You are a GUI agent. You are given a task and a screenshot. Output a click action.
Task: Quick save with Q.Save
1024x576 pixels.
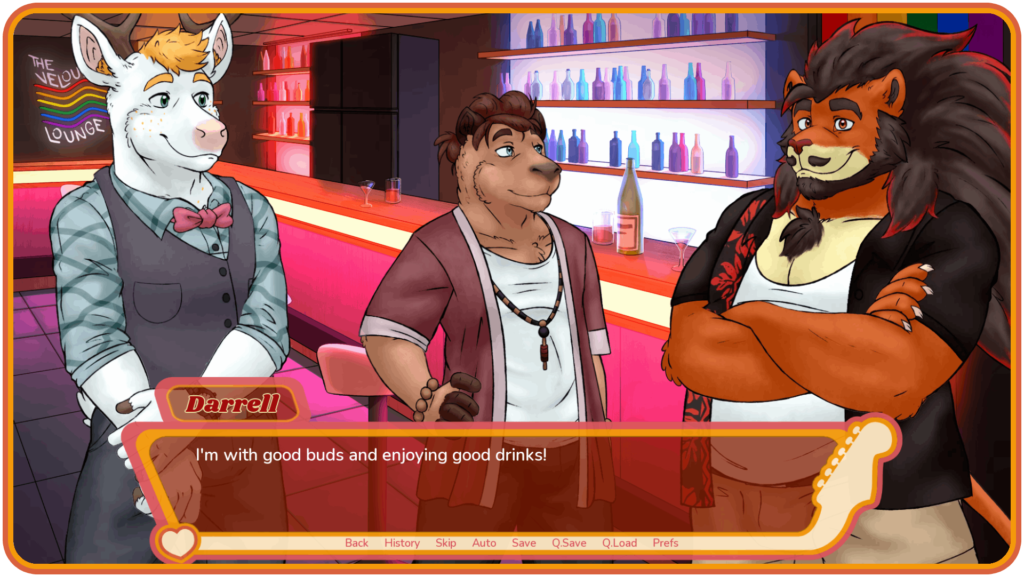(x=569, y=543)
